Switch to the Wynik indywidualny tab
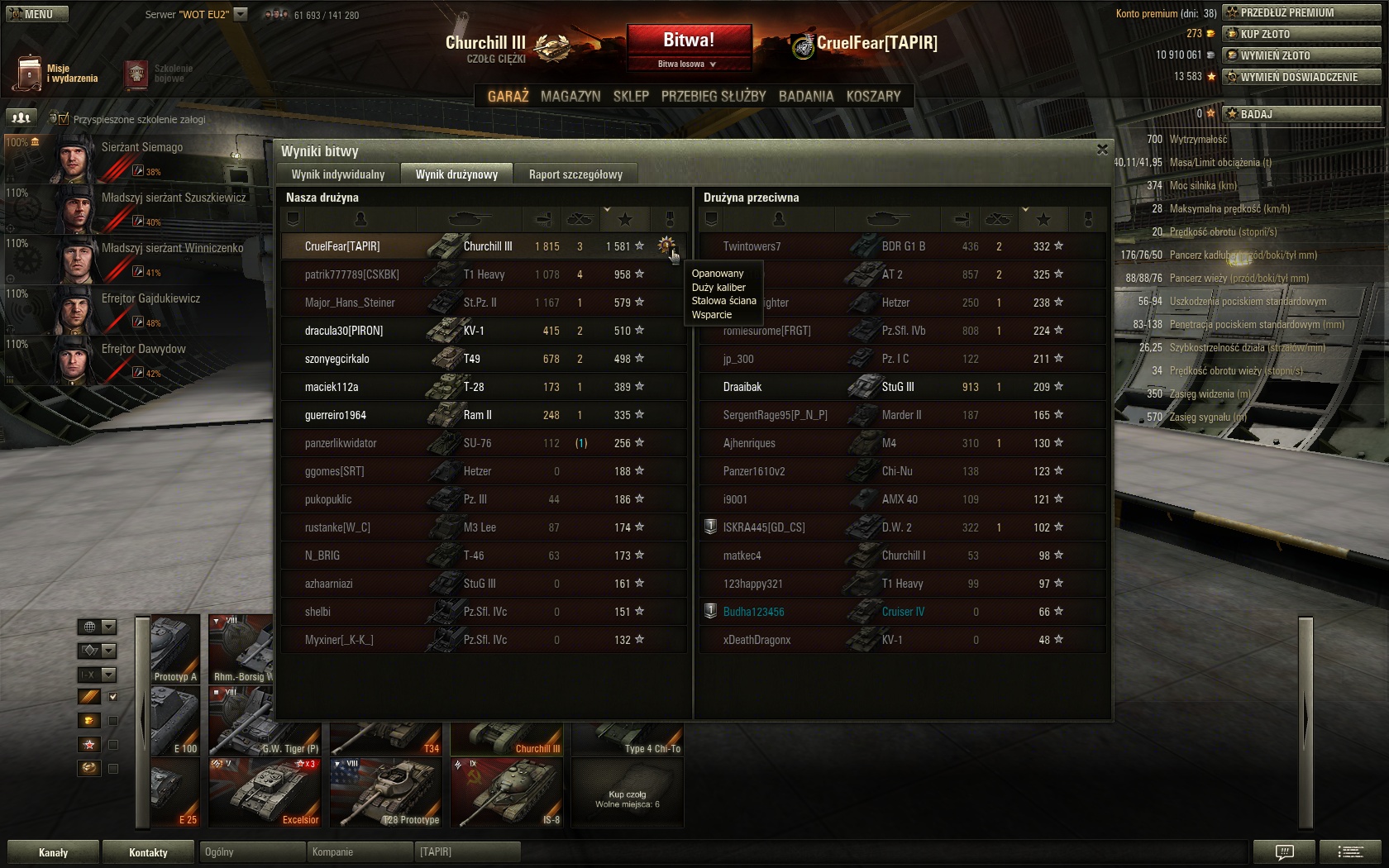Screen dimensions: 1389x868 tap(338, 174)
